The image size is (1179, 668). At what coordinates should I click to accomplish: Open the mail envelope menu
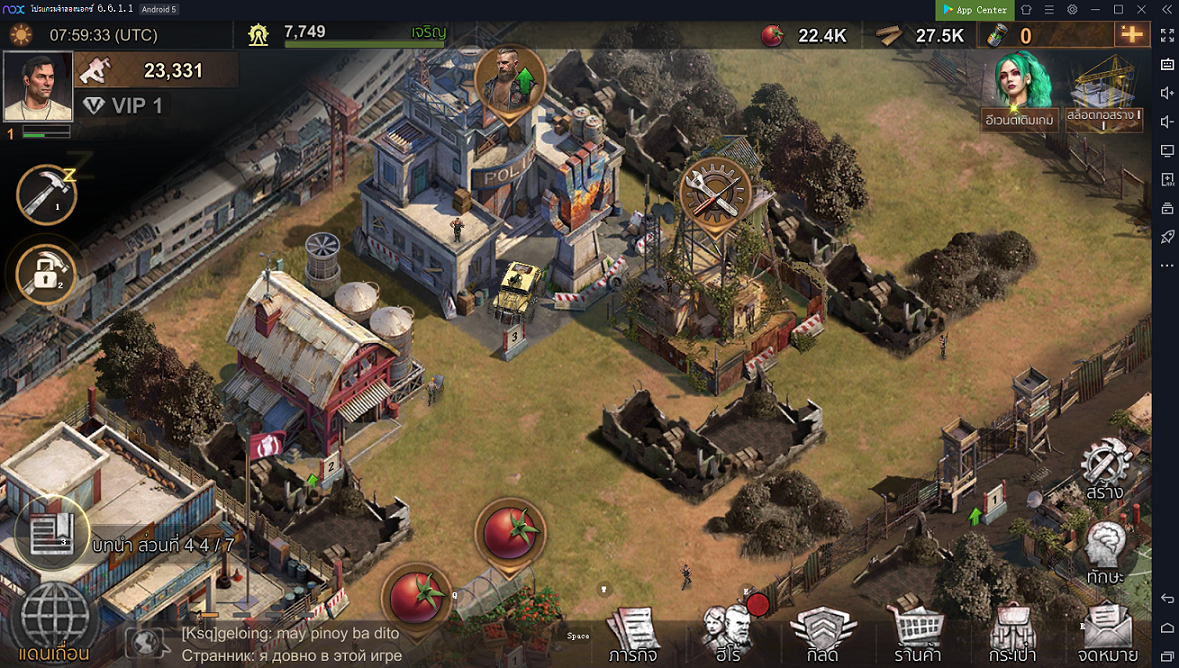1107,634
